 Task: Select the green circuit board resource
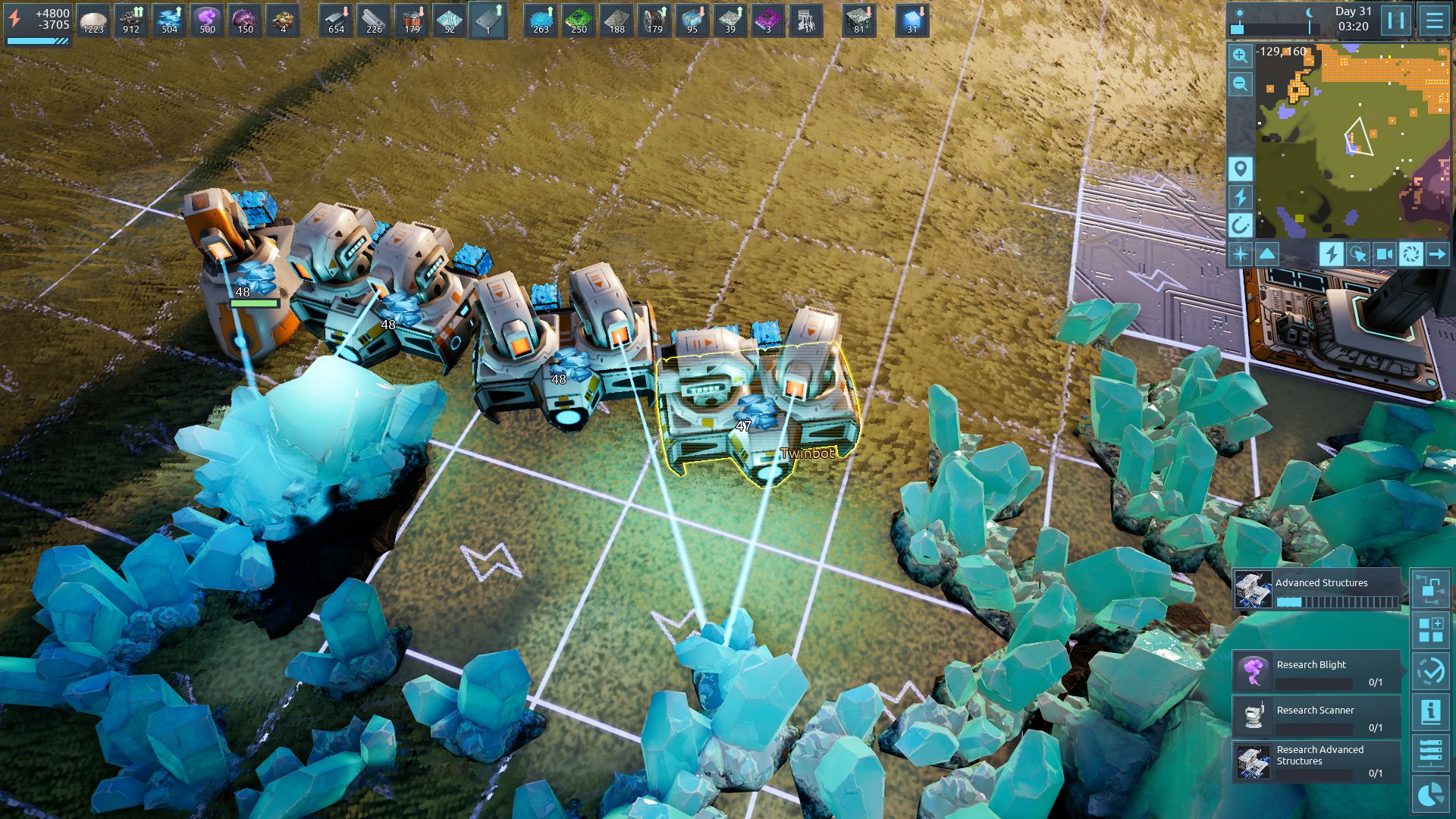[579, 20]
